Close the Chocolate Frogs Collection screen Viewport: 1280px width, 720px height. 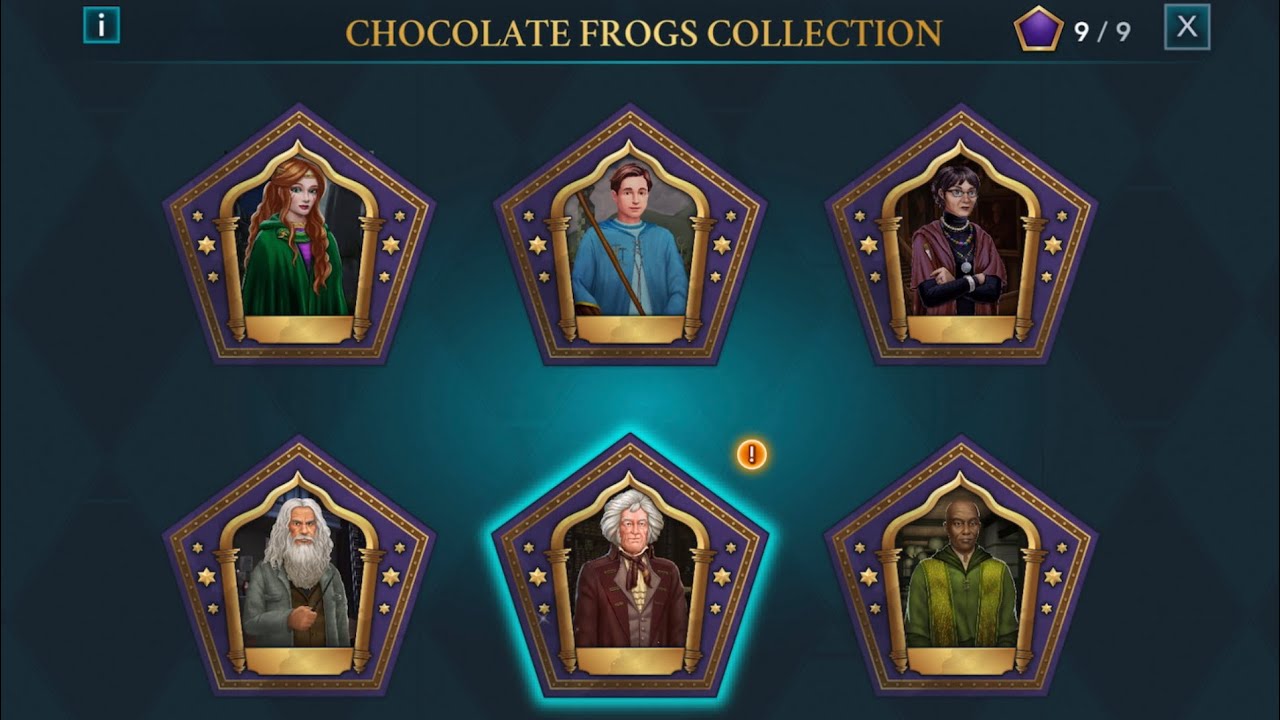[x=1185, y=27]
